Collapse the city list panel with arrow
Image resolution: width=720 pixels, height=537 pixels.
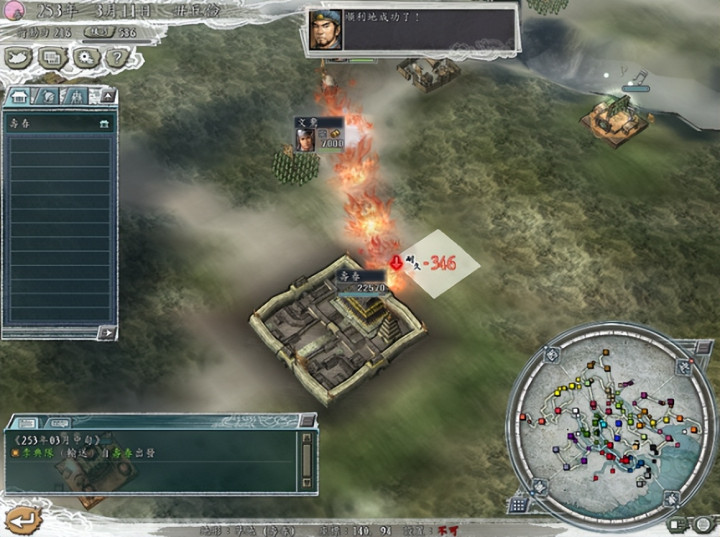pyautogui.click(x=108, y=96)
